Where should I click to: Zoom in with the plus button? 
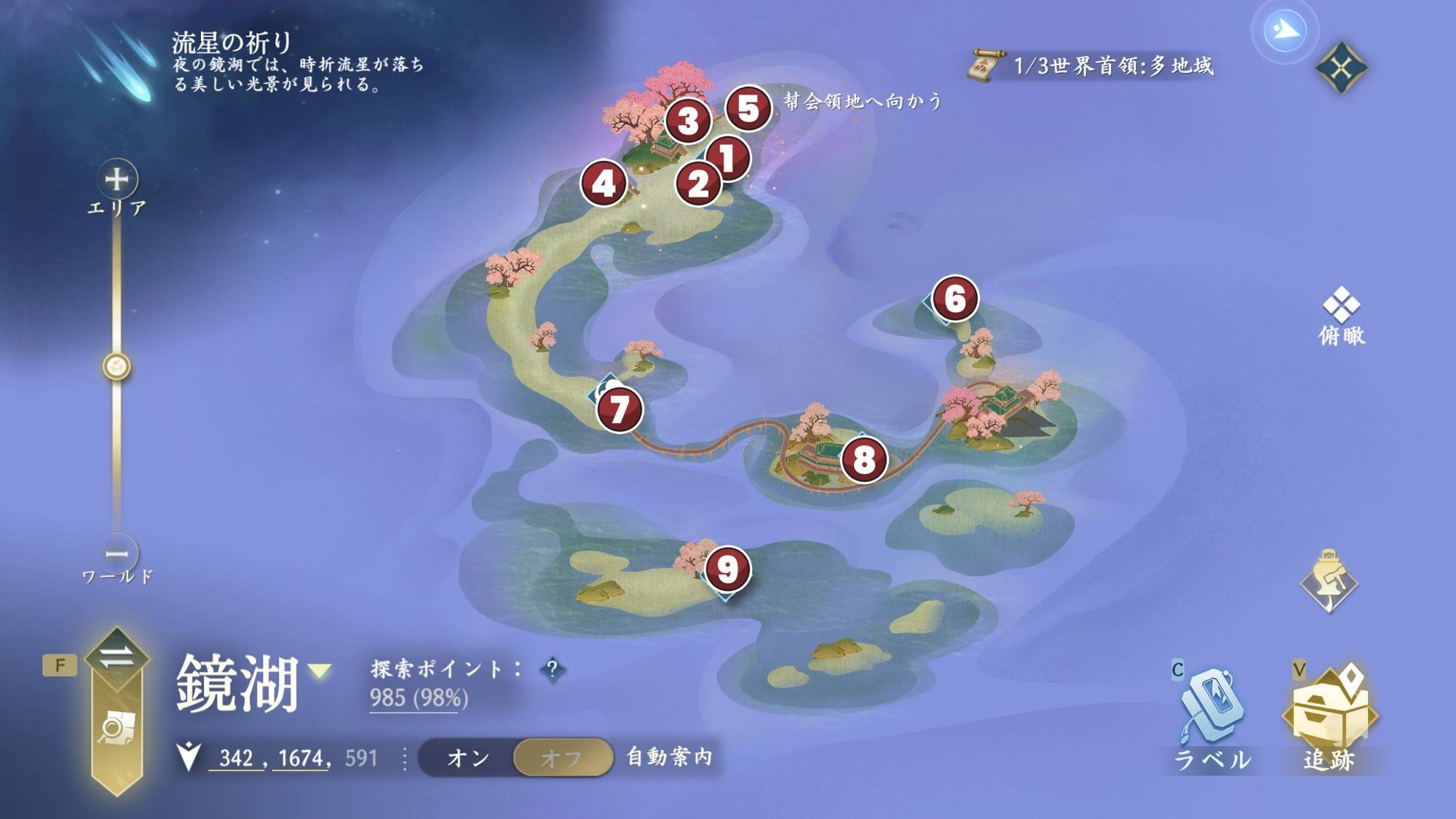117,179
